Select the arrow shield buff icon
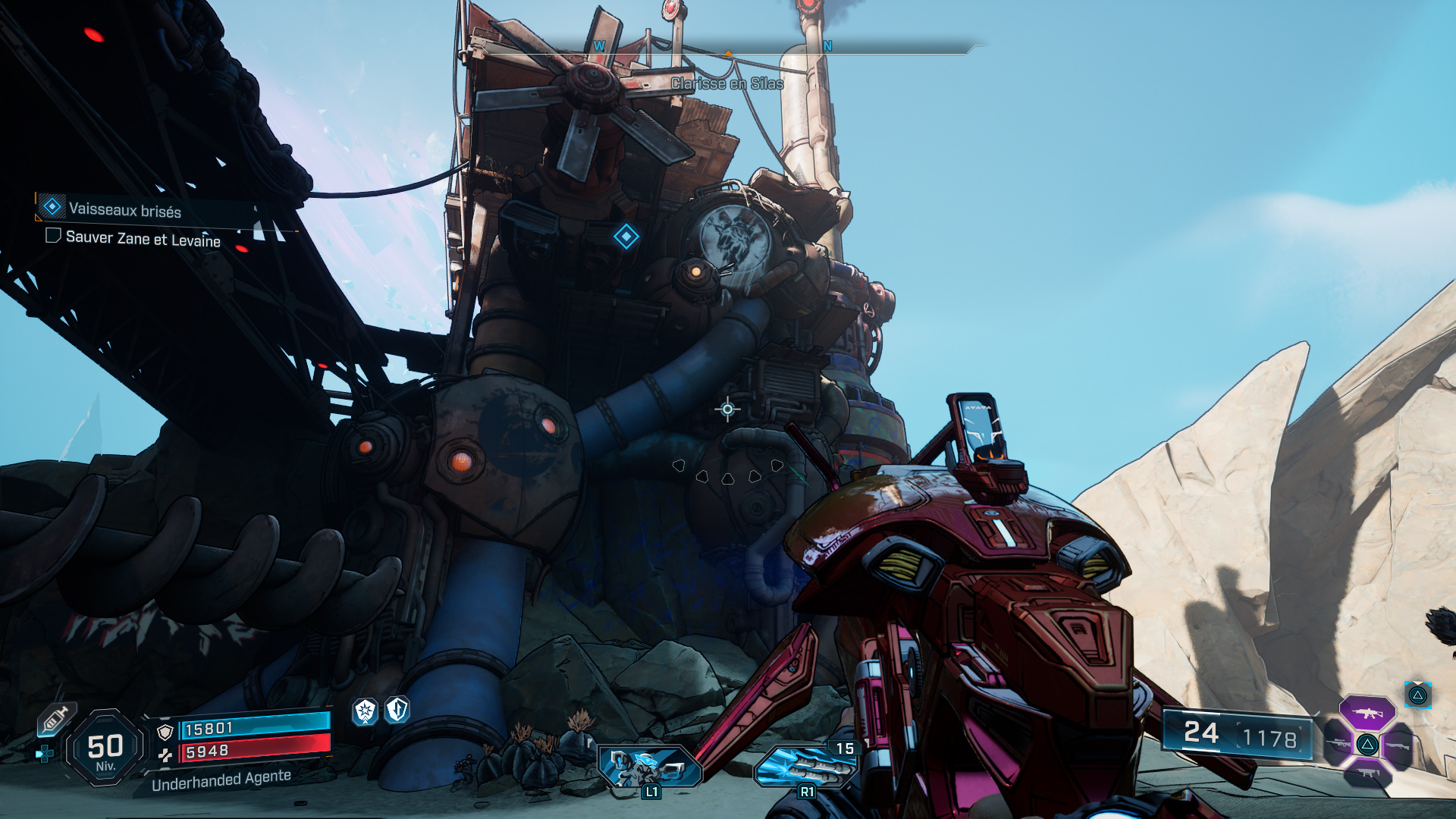Viewport: 1456px width, 819px height. [397, 710]
